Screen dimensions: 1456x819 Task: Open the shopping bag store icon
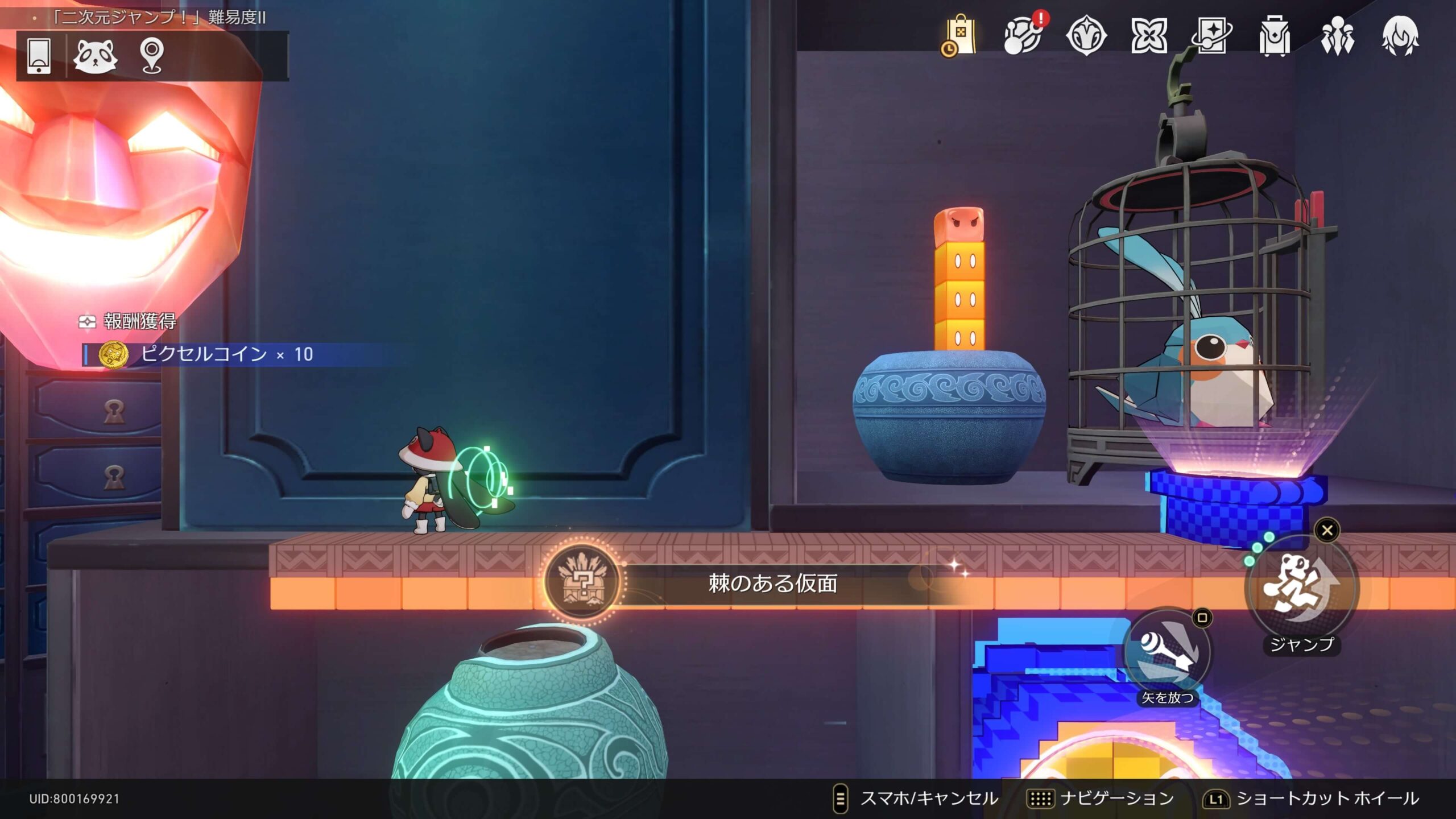960,35
